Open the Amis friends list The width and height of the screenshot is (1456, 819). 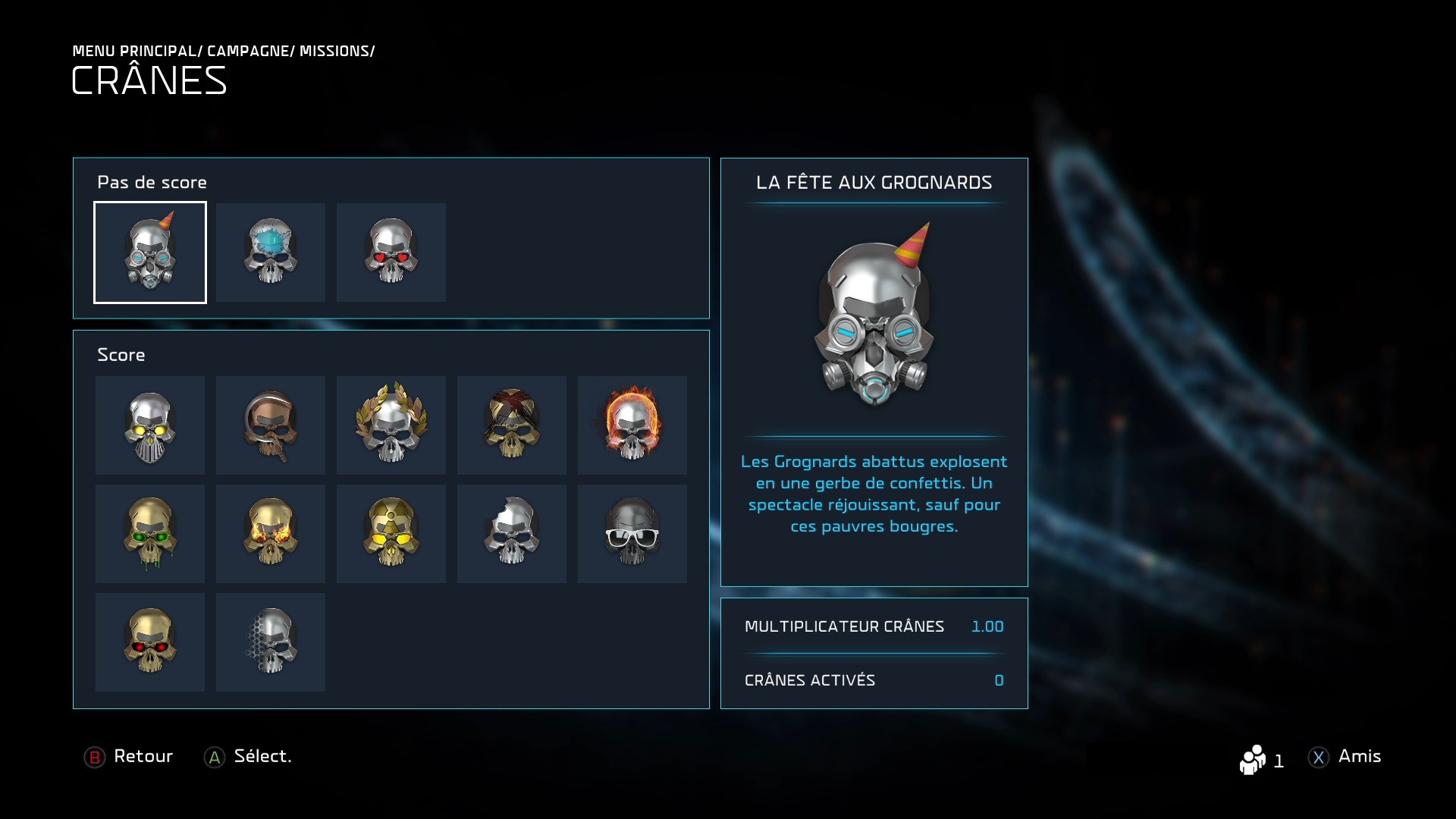[x=1345, y=757]
